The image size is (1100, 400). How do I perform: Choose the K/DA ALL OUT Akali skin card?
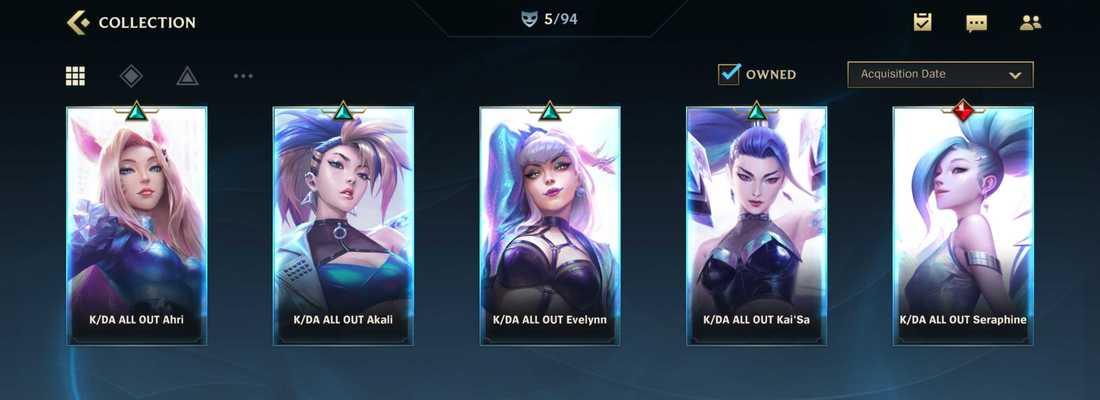point(343,226)
